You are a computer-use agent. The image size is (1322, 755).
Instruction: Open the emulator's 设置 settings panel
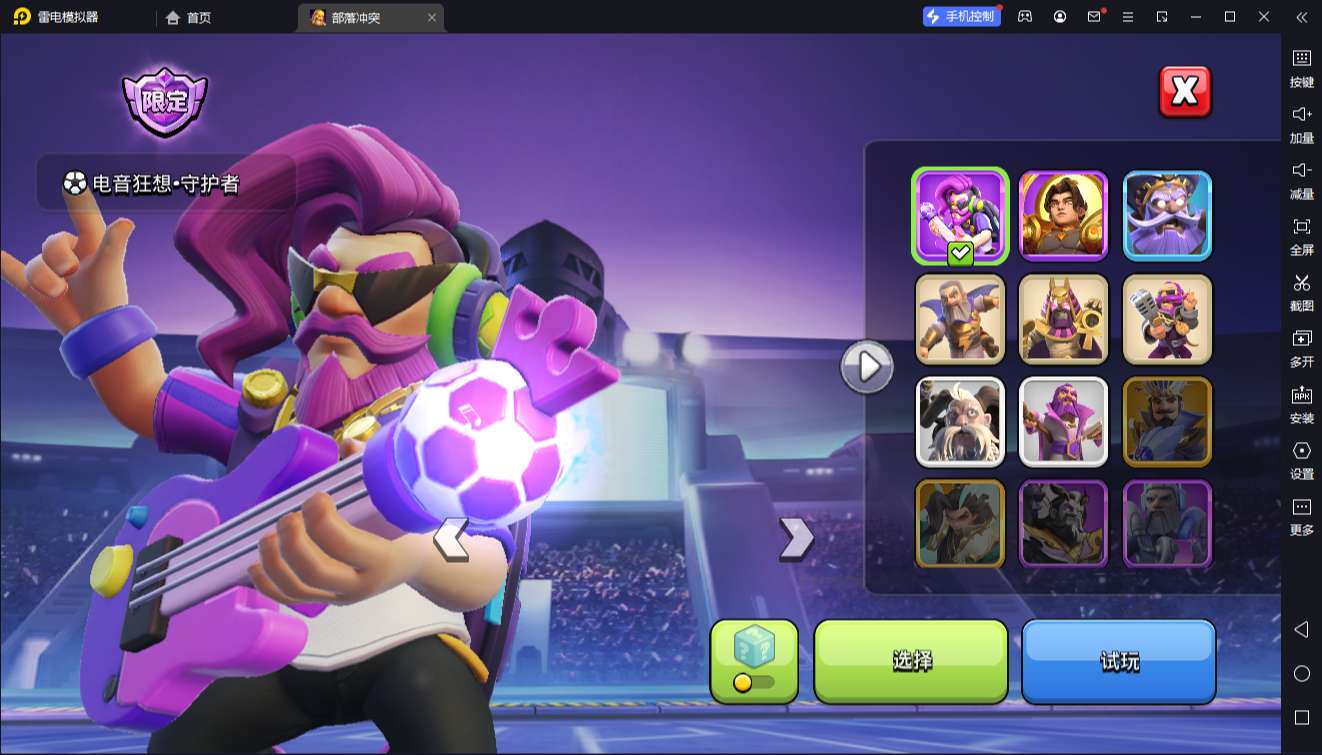click(1301, 460)
